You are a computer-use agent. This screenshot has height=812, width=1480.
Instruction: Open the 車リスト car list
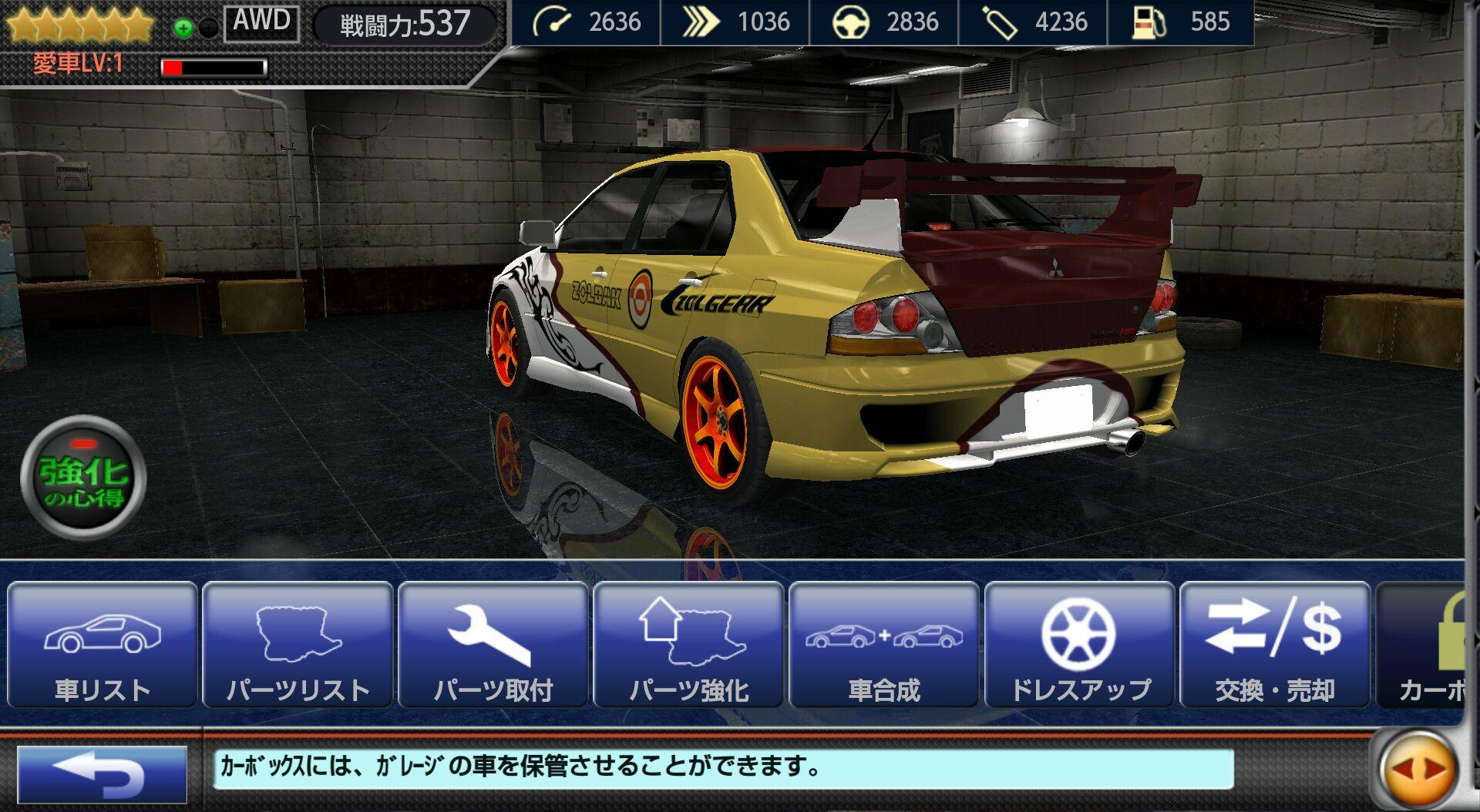(x=103, y=646)
